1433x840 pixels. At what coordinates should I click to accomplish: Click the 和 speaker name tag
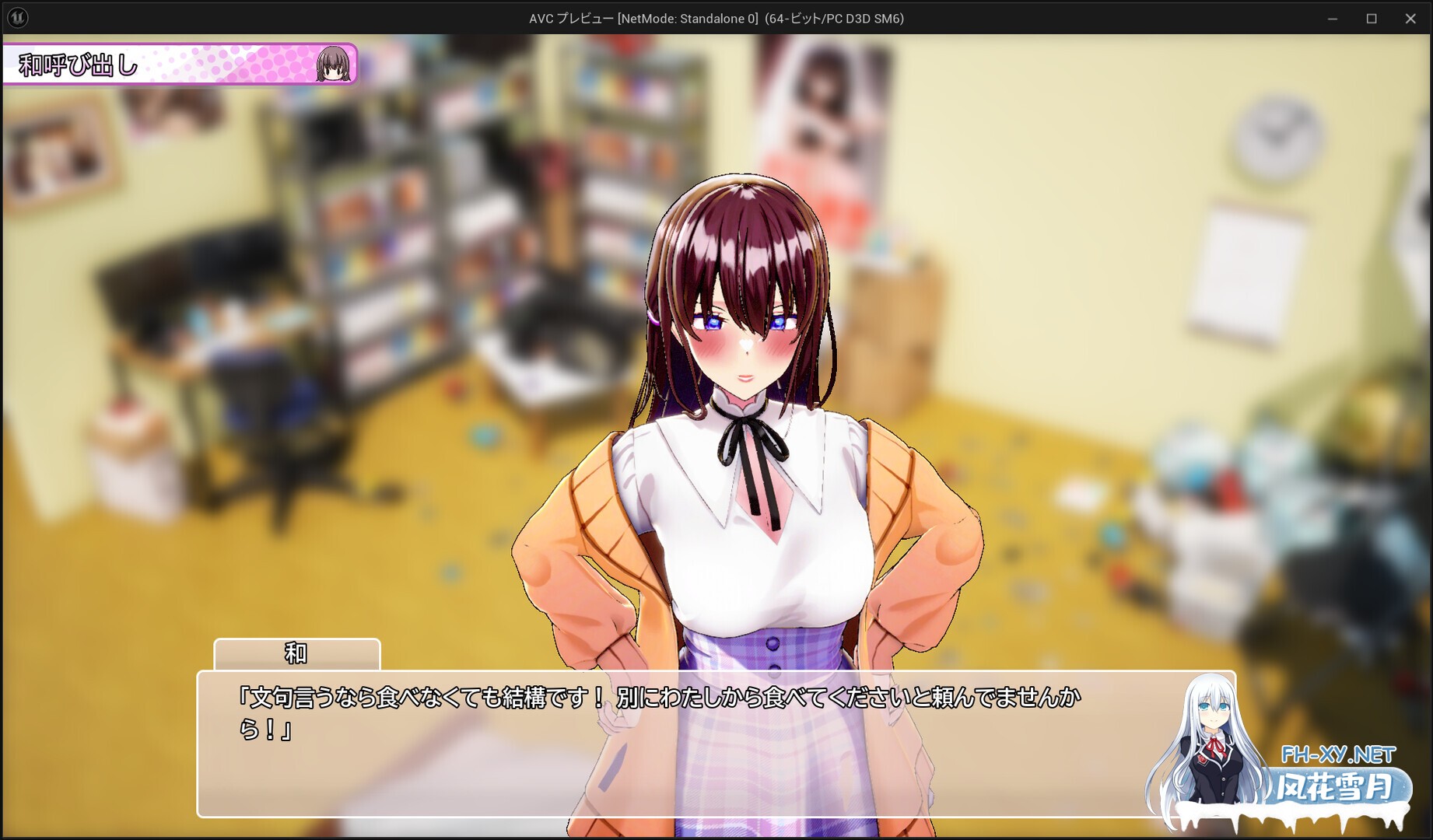pyautogui.click(x=297, y=654)
